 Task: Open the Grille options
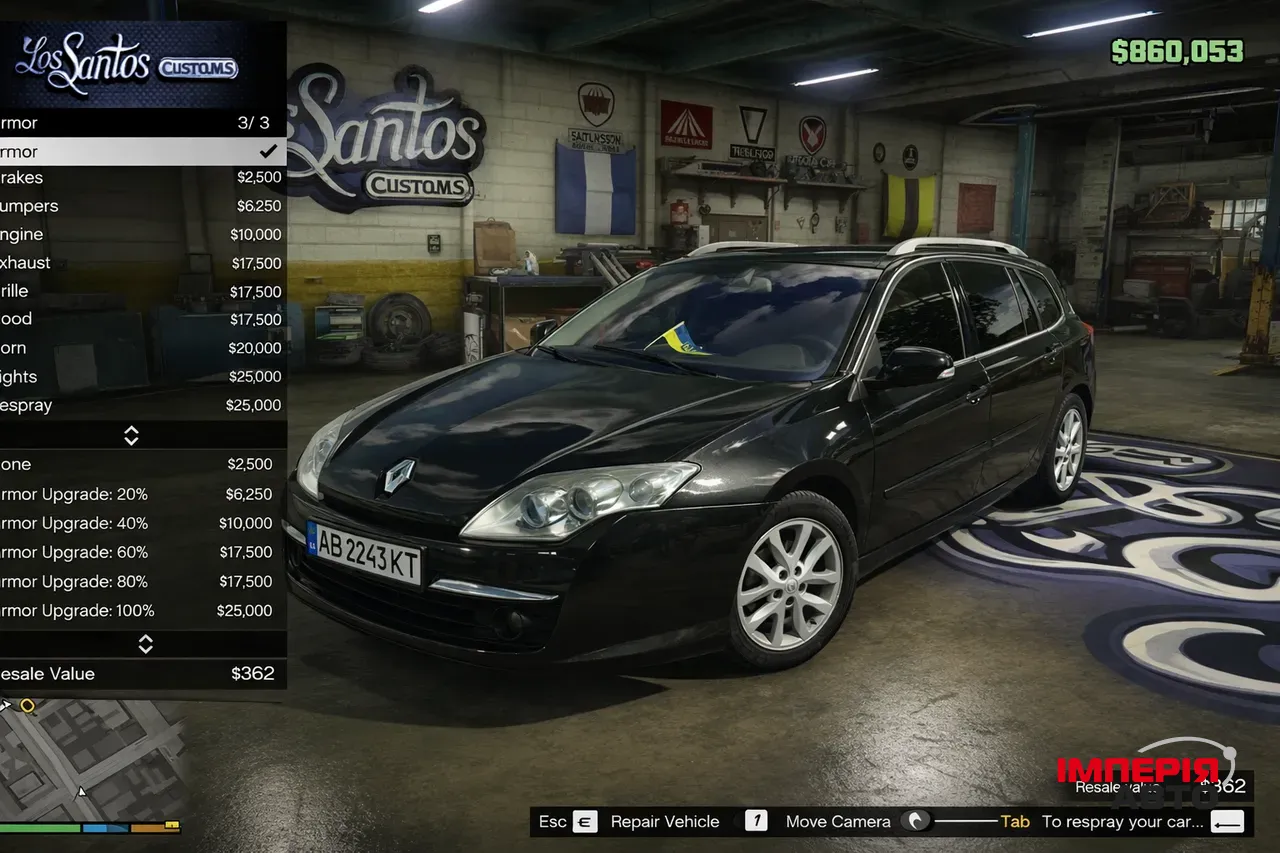click(140, 291)
